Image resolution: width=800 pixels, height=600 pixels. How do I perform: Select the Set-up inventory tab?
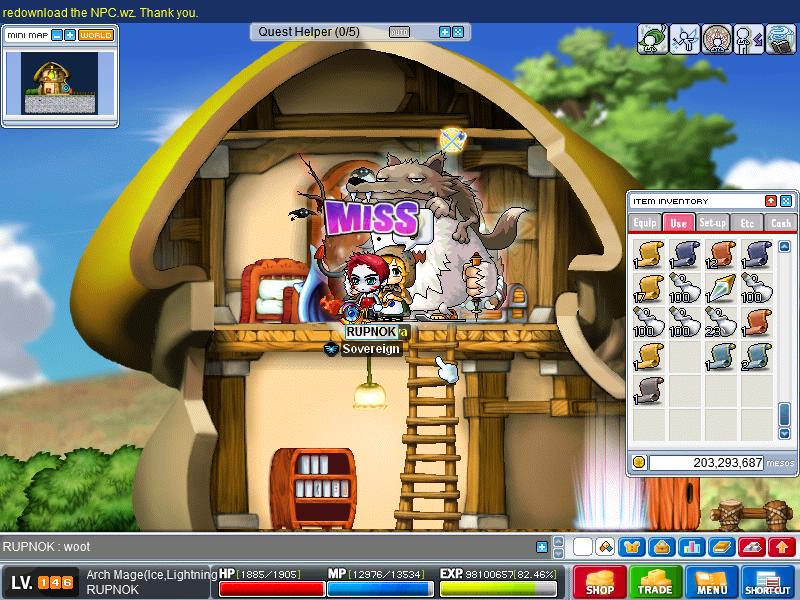[x=713, y=223]
